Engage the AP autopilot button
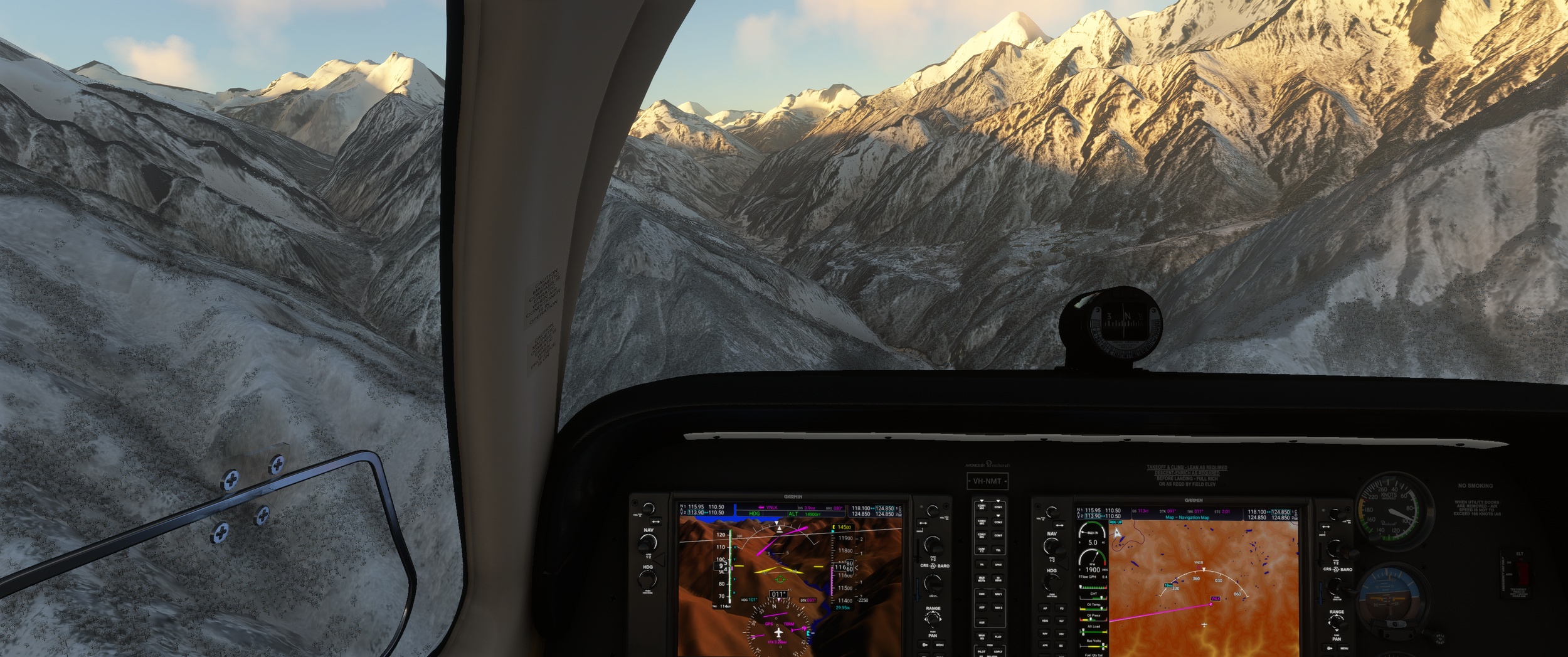 point(1045,608)
